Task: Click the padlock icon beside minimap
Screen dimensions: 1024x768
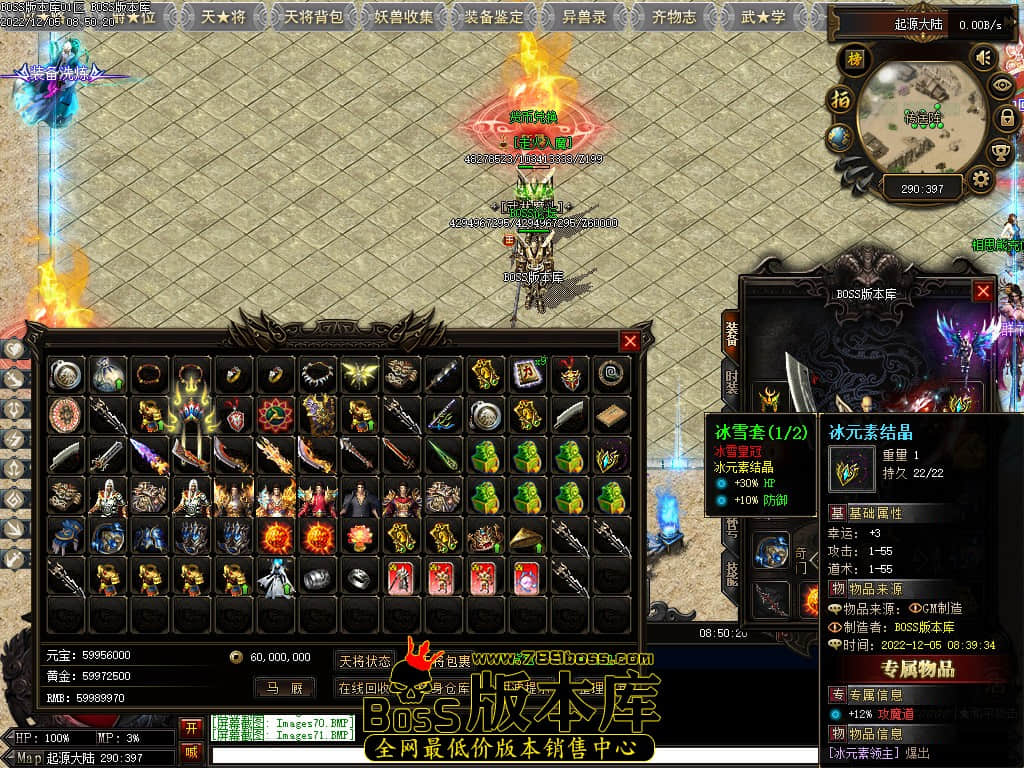Action: click(x=1006, y=118)
